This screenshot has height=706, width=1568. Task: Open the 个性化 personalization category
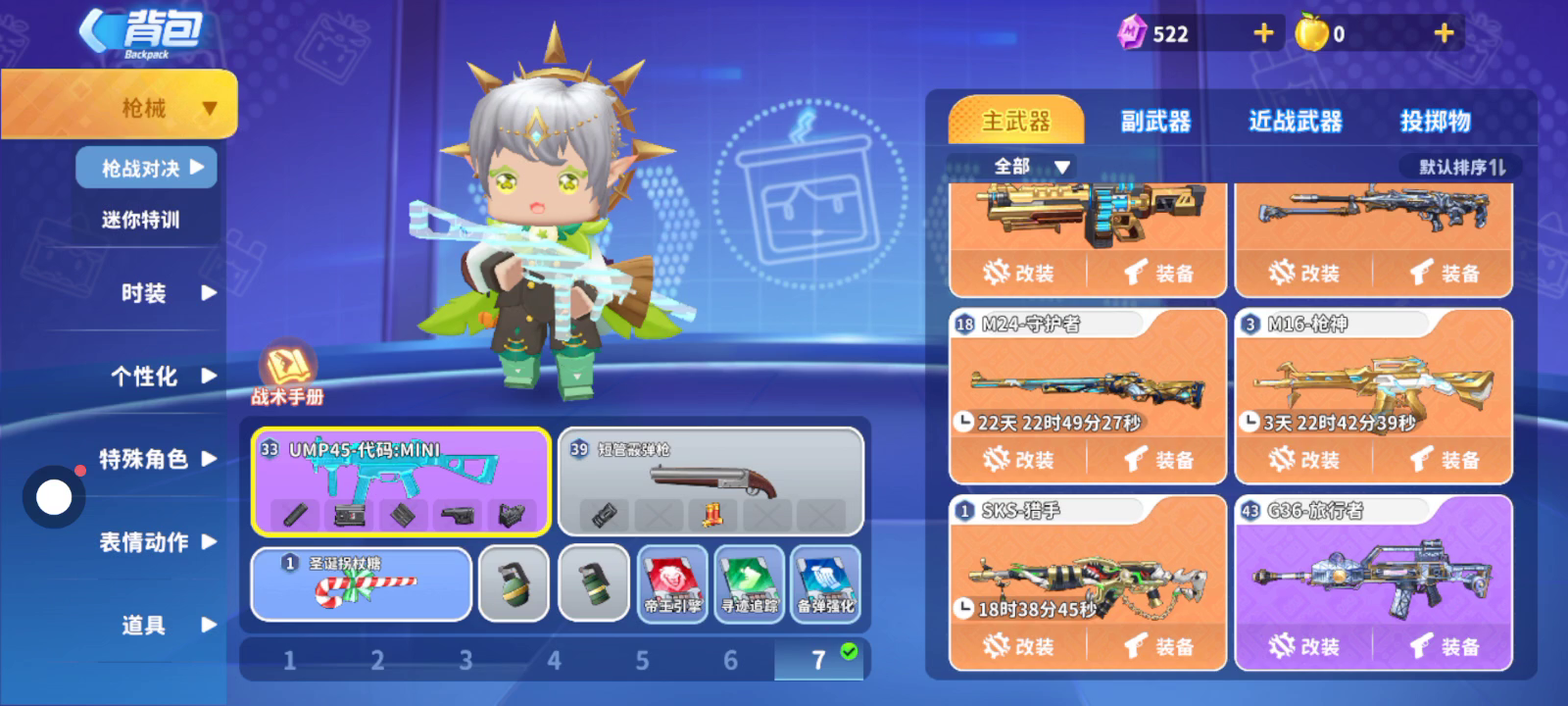[x=157, y=377]
